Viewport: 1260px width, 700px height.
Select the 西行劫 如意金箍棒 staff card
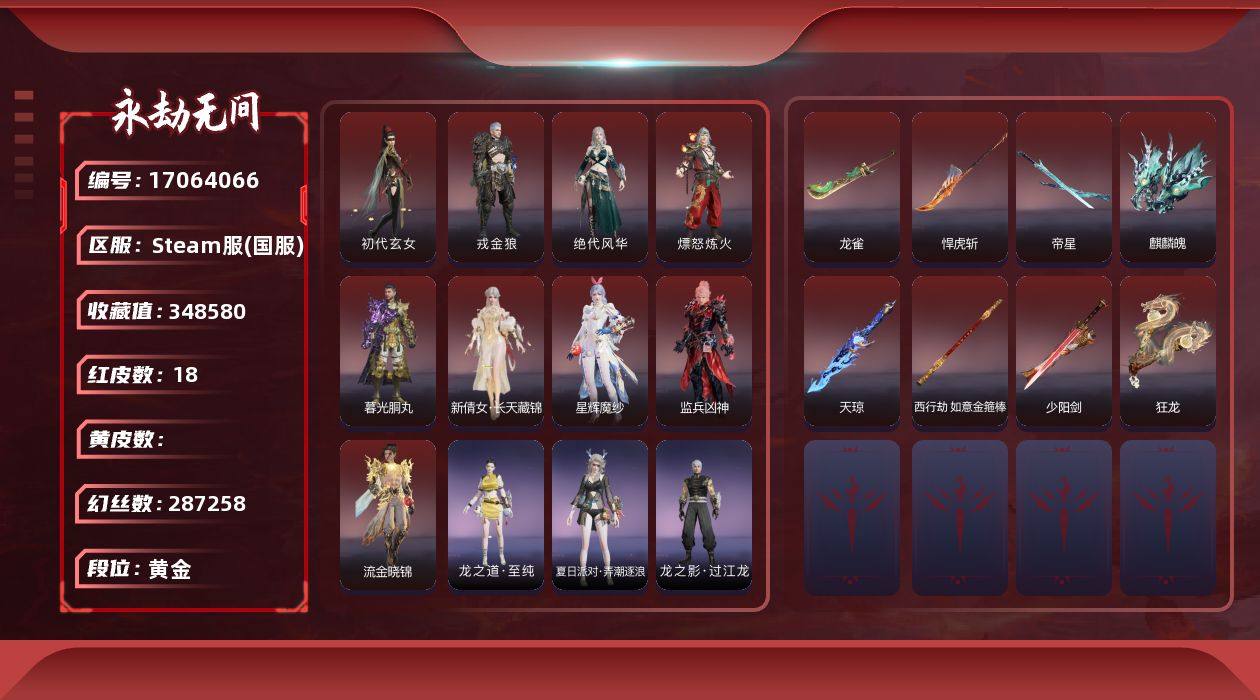click(x=960, y=350)
